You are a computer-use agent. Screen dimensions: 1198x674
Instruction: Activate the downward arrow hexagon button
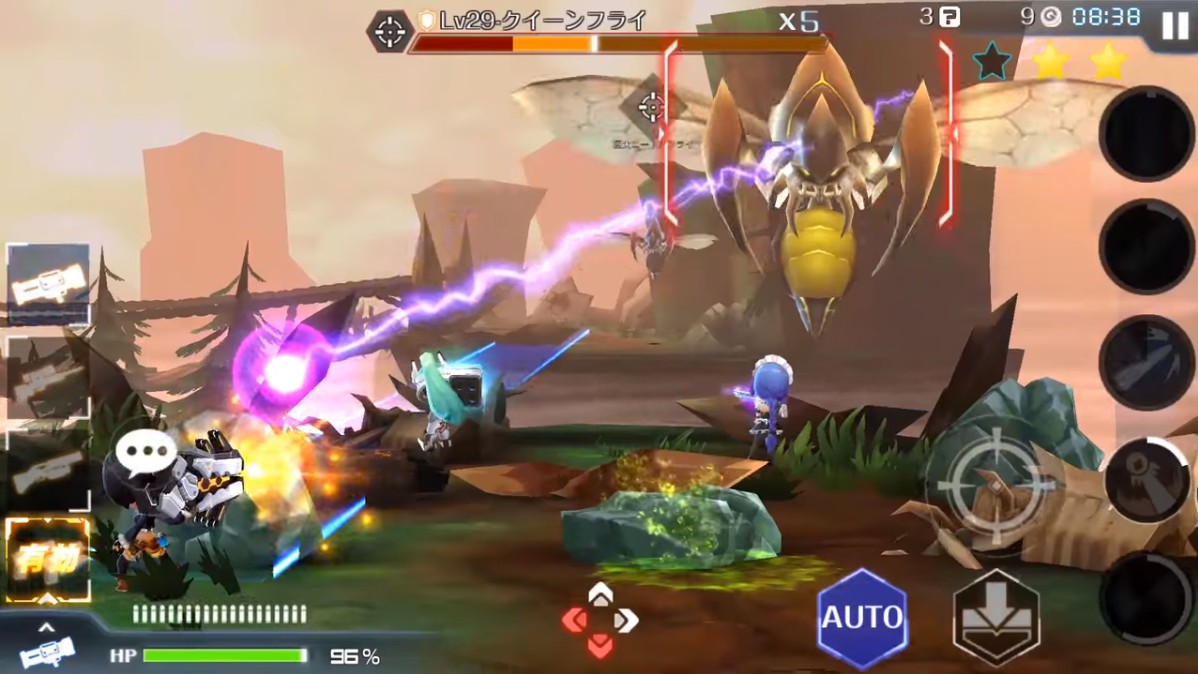point(995,618)
